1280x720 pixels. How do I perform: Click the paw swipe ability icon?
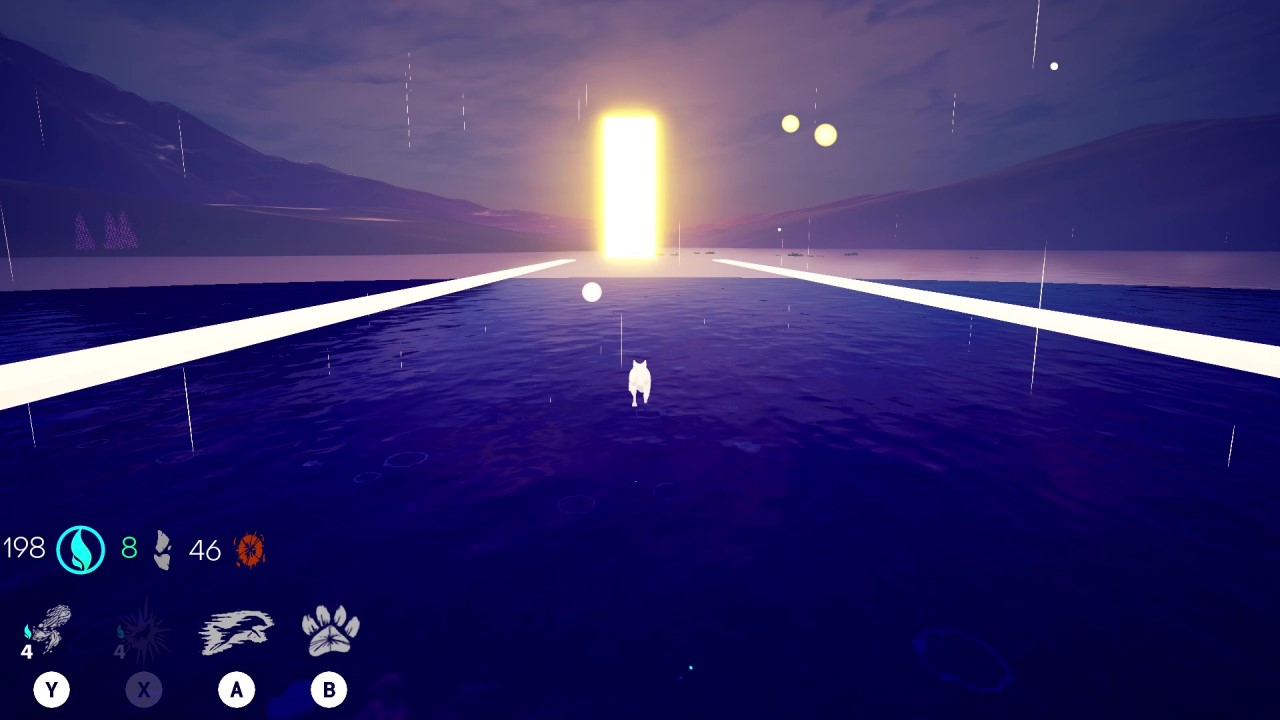pos(329,628)
